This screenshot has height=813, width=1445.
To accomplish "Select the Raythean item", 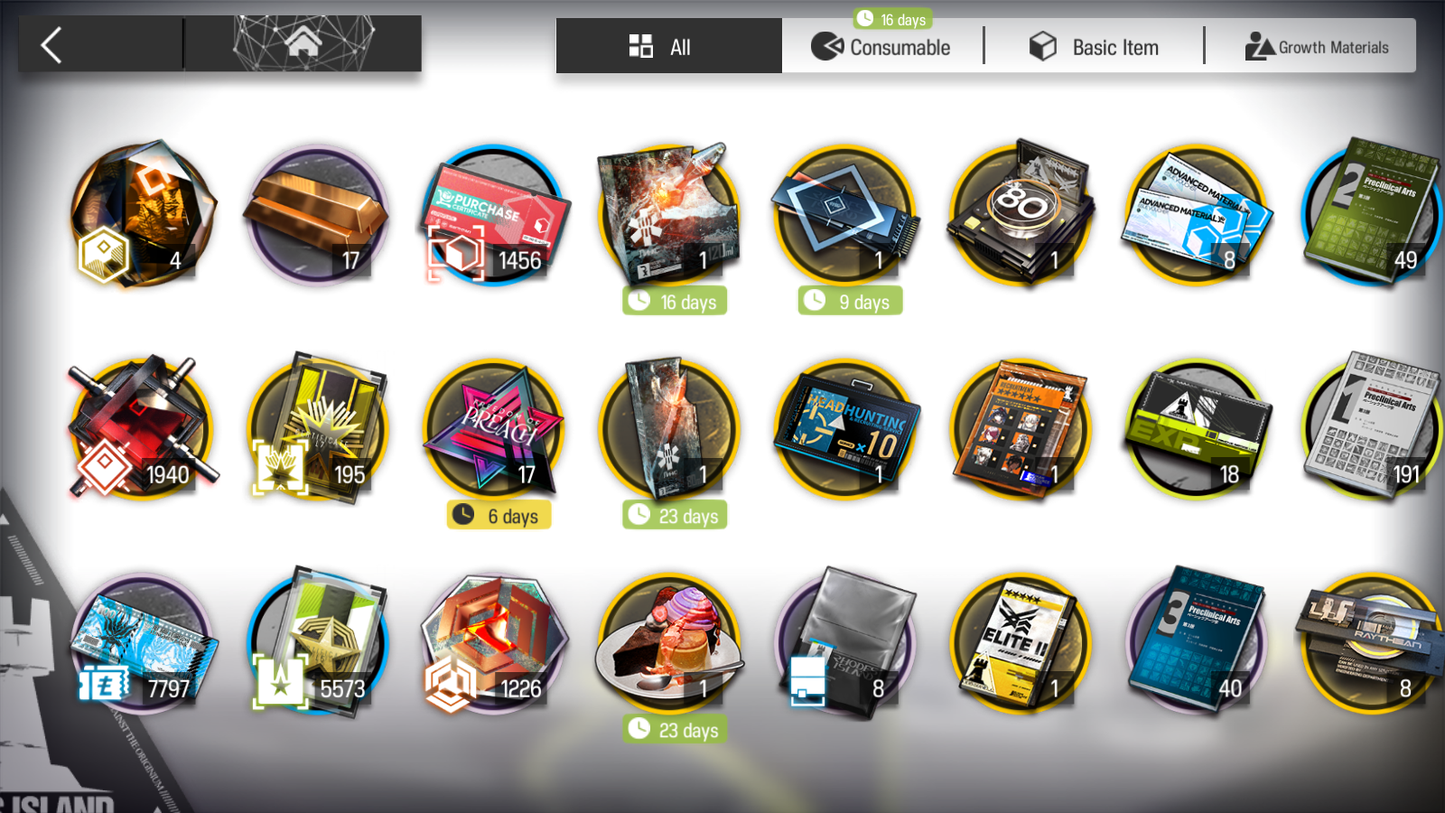I will [1371, 641].
